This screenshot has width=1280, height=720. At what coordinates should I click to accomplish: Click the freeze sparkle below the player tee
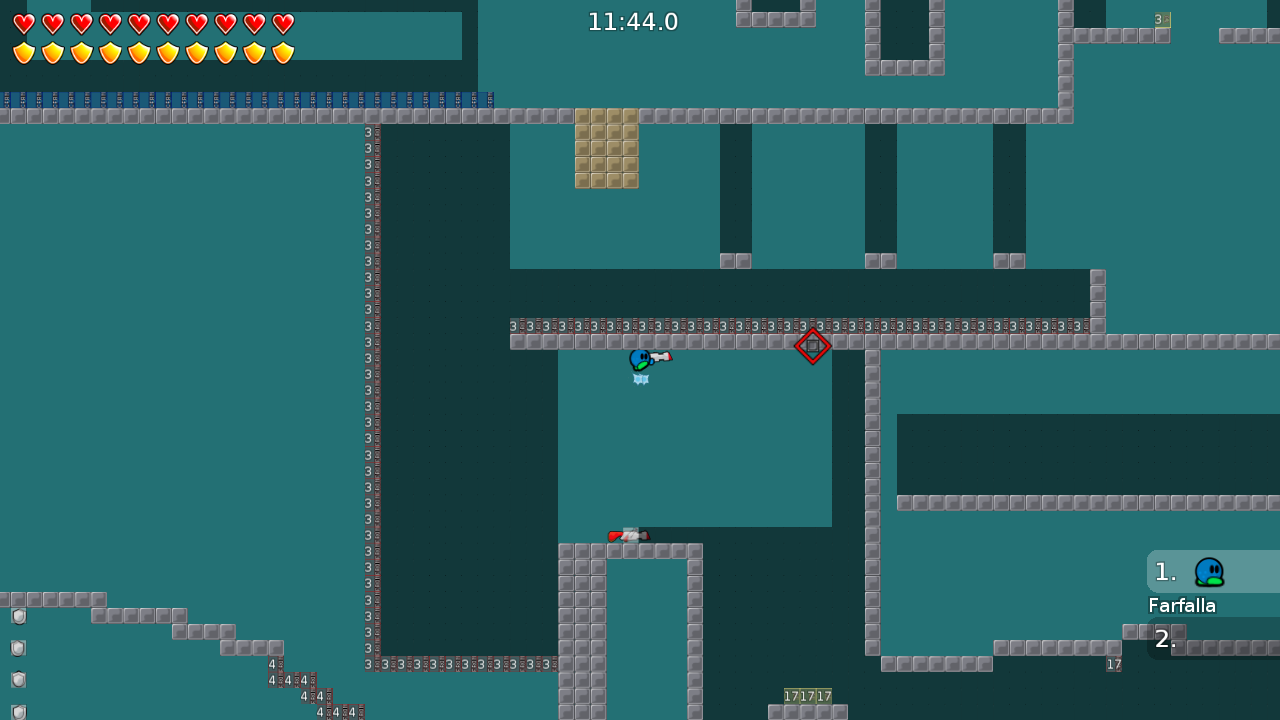pyautogui.click(x=640, y=380)
